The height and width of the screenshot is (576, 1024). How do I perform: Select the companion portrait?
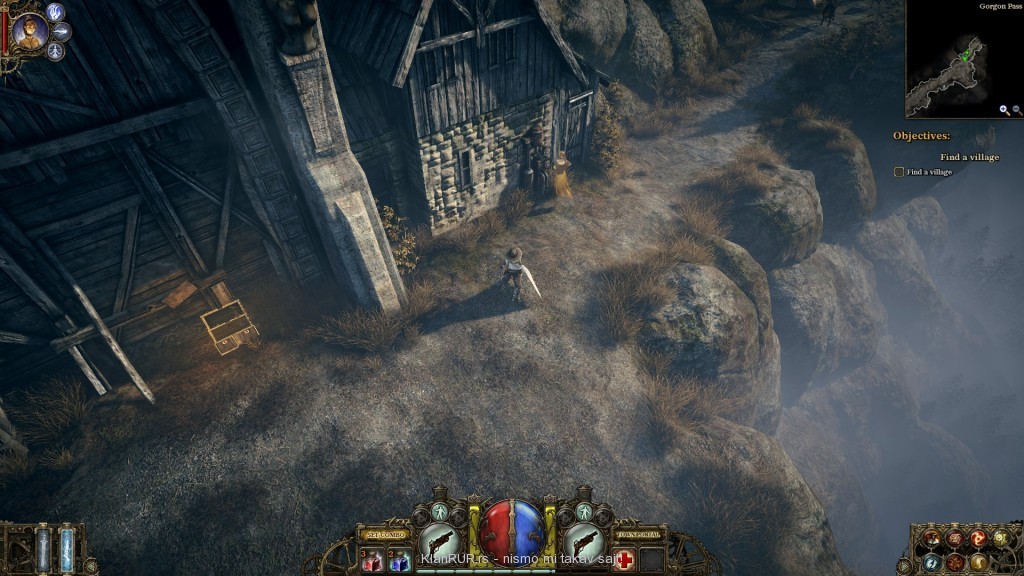click(27, 32)
